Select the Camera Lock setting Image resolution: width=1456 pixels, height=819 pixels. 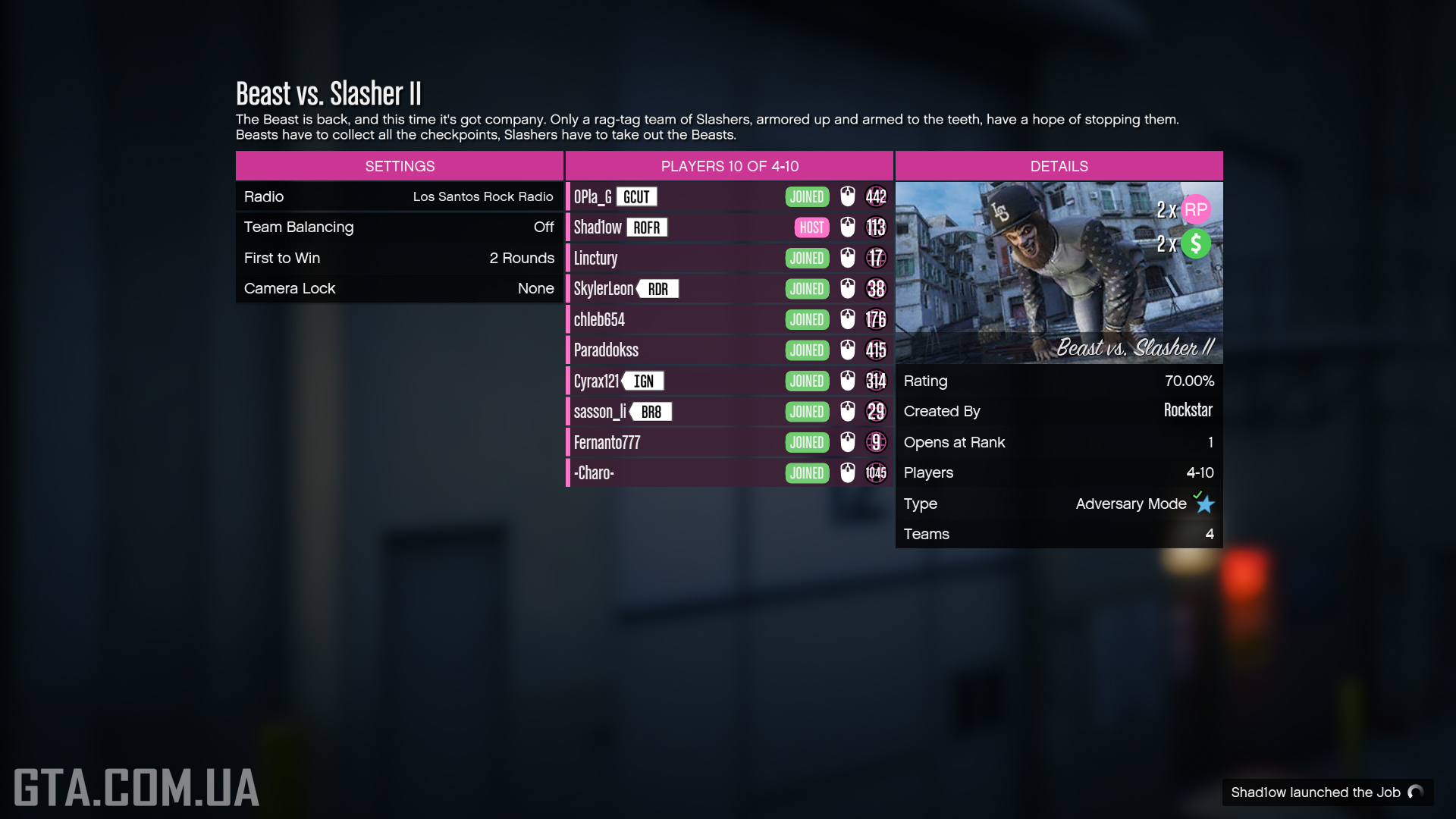click(x=399, y=288)
